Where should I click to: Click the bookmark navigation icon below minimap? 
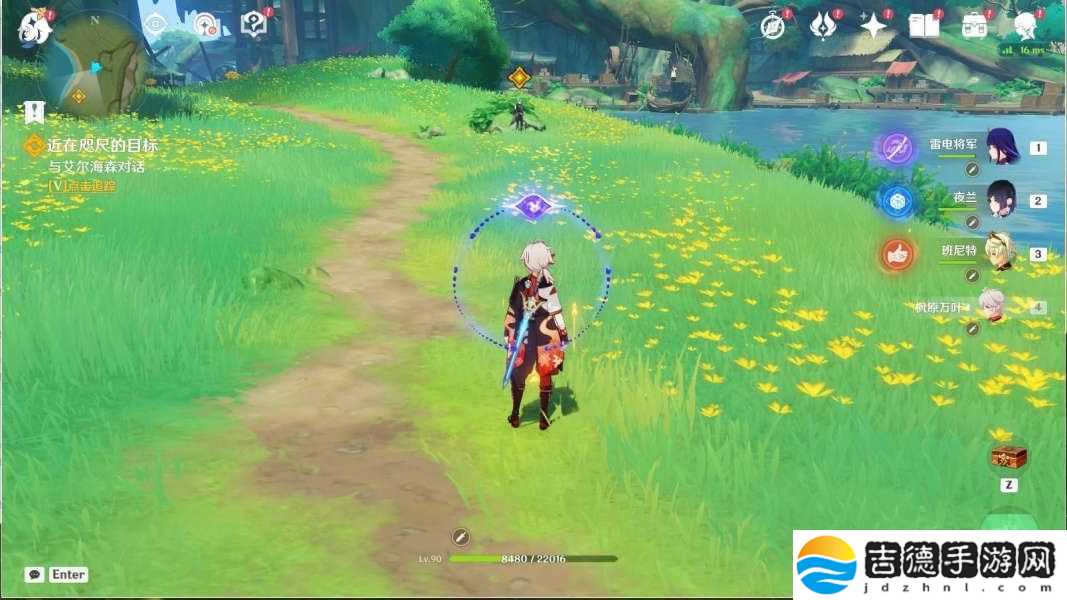point(35,111)
